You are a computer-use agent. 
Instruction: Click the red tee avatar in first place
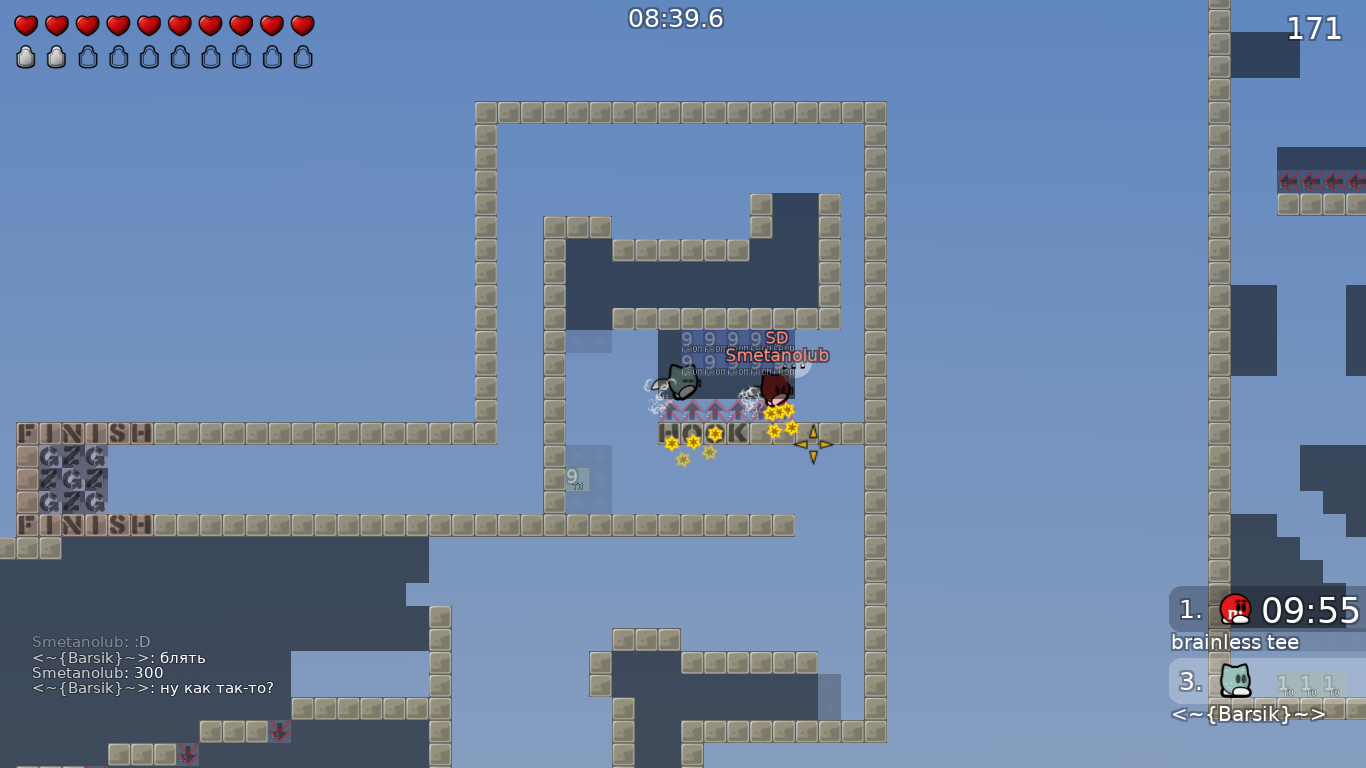1234,611
